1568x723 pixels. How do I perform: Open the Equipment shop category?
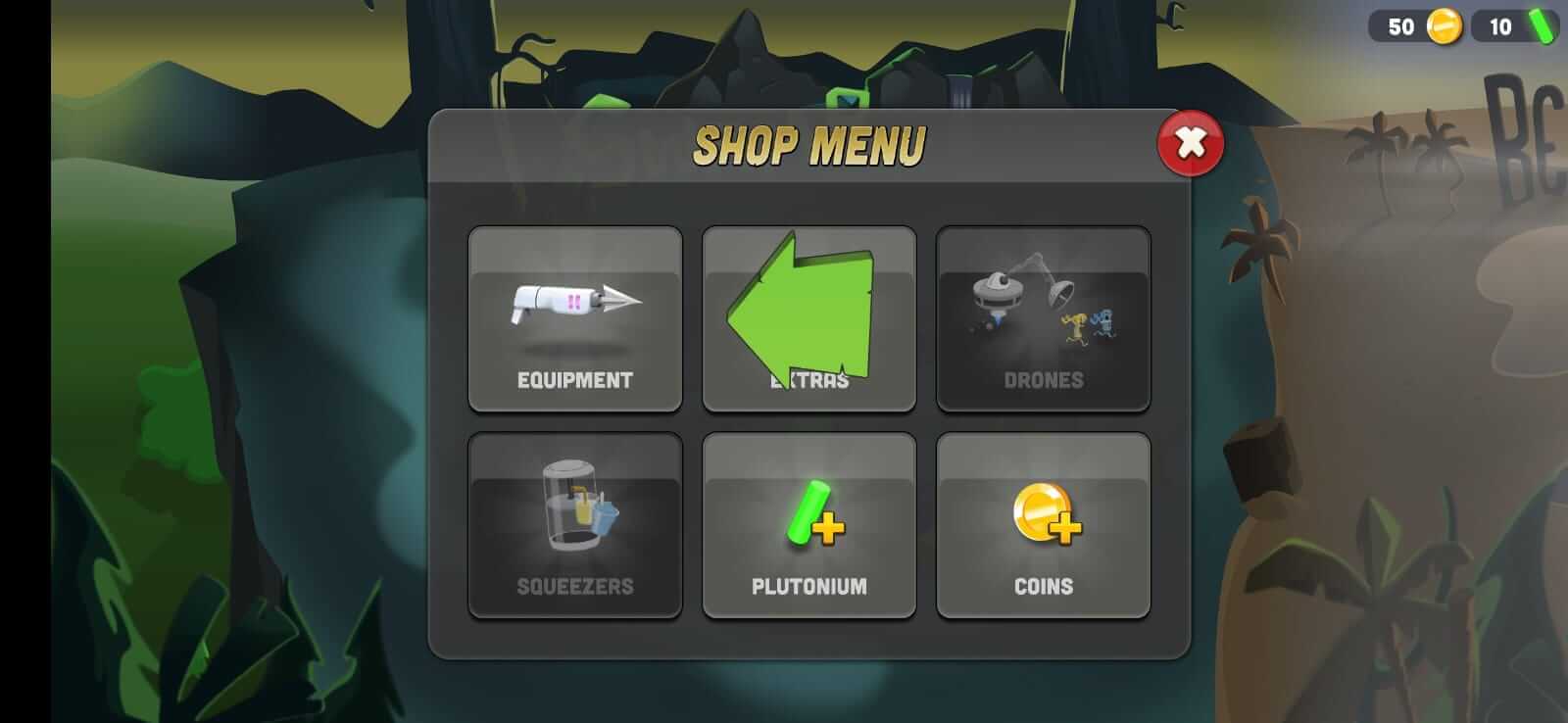point(575,318)
